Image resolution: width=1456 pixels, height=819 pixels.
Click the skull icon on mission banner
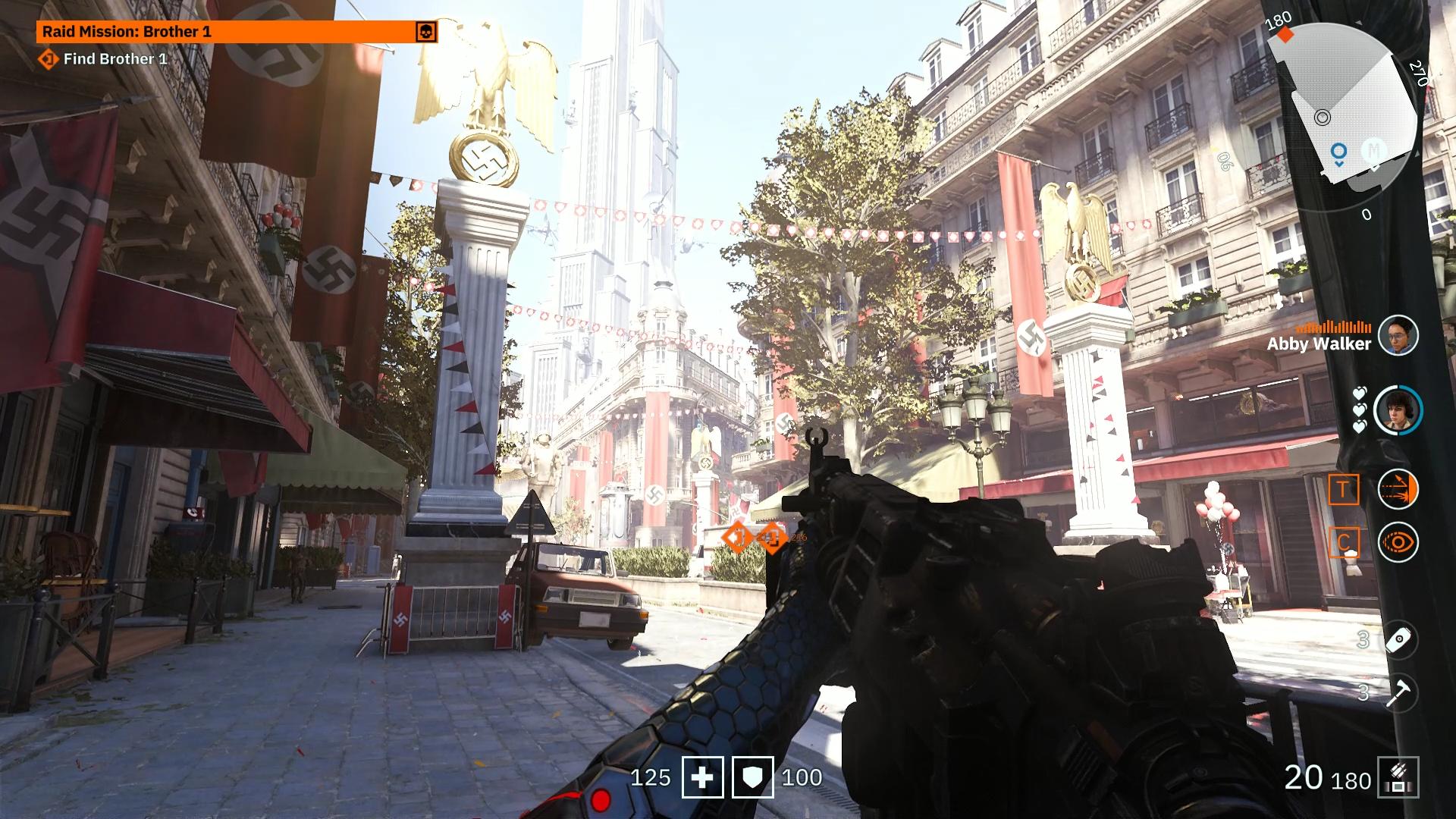pyautogui.click(x=426, y=32)
